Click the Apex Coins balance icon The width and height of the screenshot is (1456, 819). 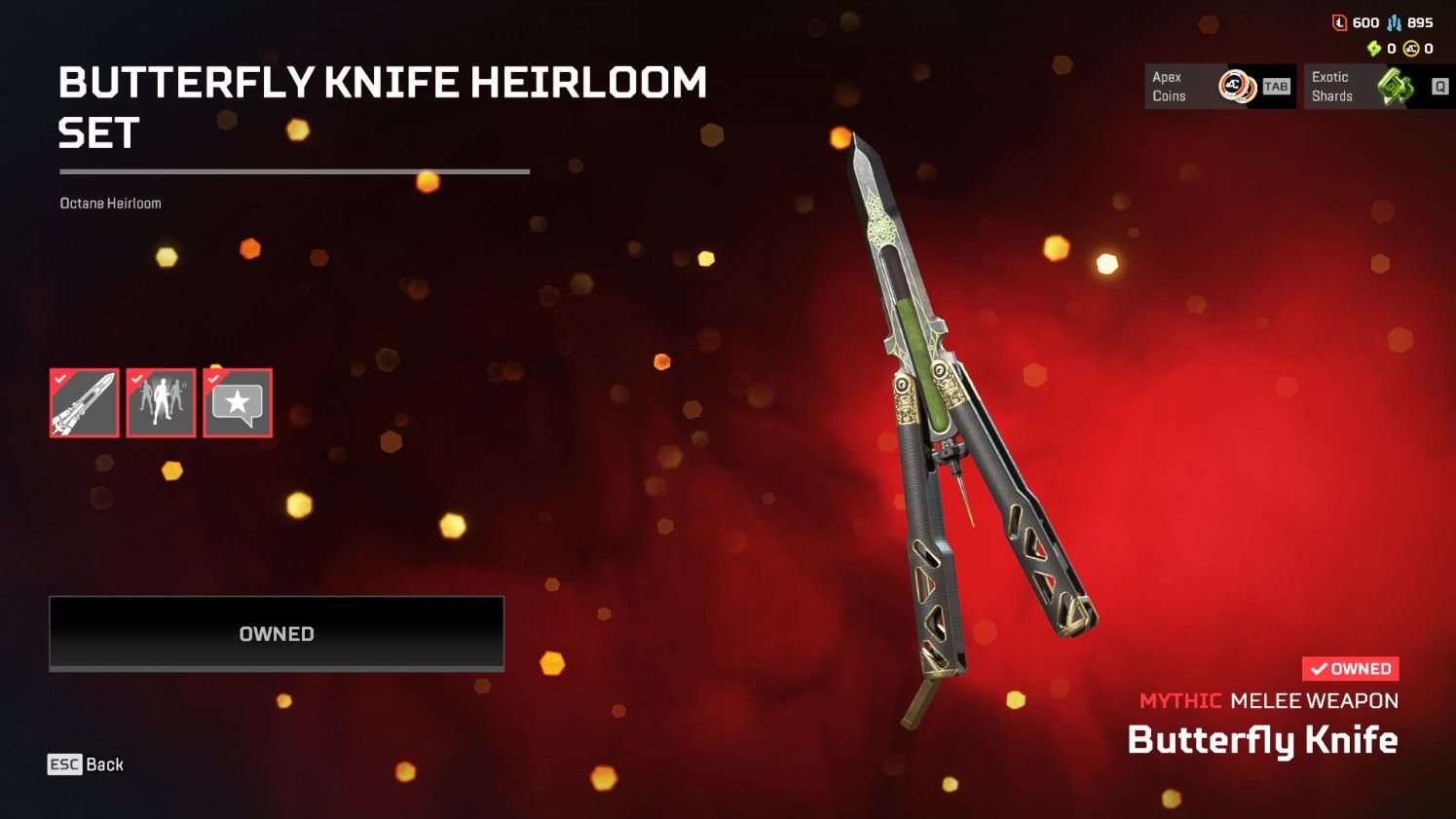click(x=1409, y=47)
